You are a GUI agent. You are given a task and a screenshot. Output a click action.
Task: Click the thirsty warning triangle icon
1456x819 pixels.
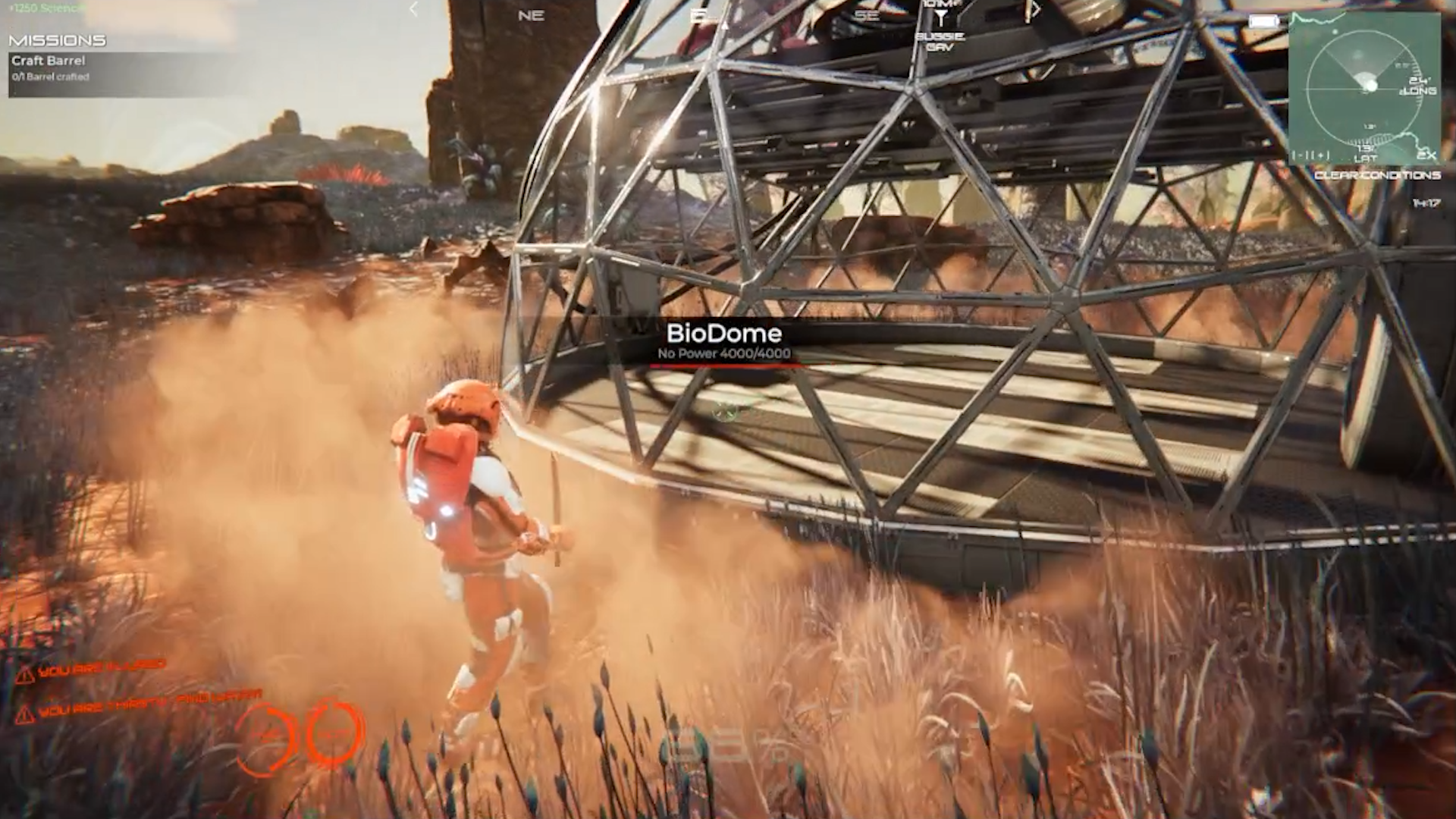click(x=25, y=714)
